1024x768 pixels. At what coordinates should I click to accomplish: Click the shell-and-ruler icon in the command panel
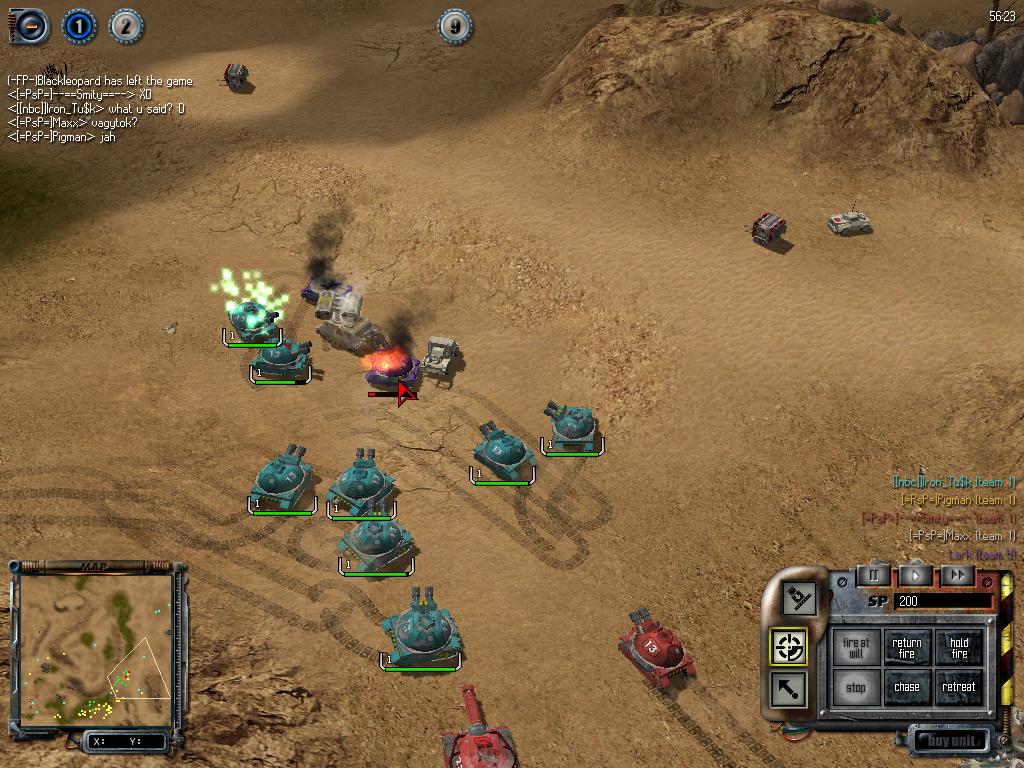click(800, 599)
